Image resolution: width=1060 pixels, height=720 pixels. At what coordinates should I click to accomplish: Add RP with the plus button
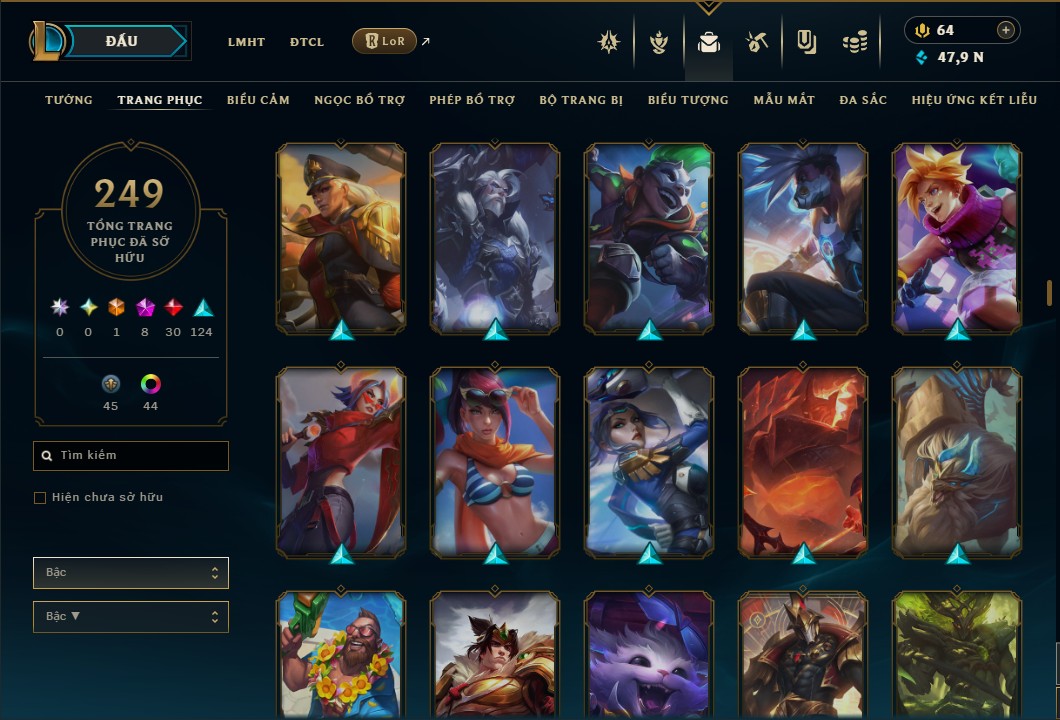(1006, 30)
